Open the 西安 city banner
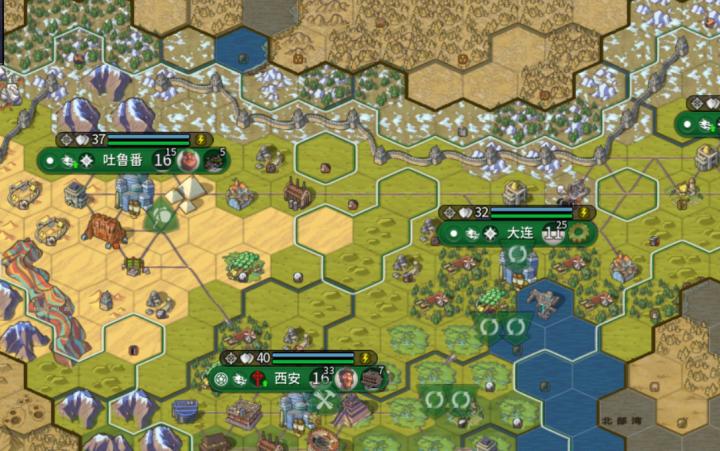The image size is (720, 451). (287, 379)
